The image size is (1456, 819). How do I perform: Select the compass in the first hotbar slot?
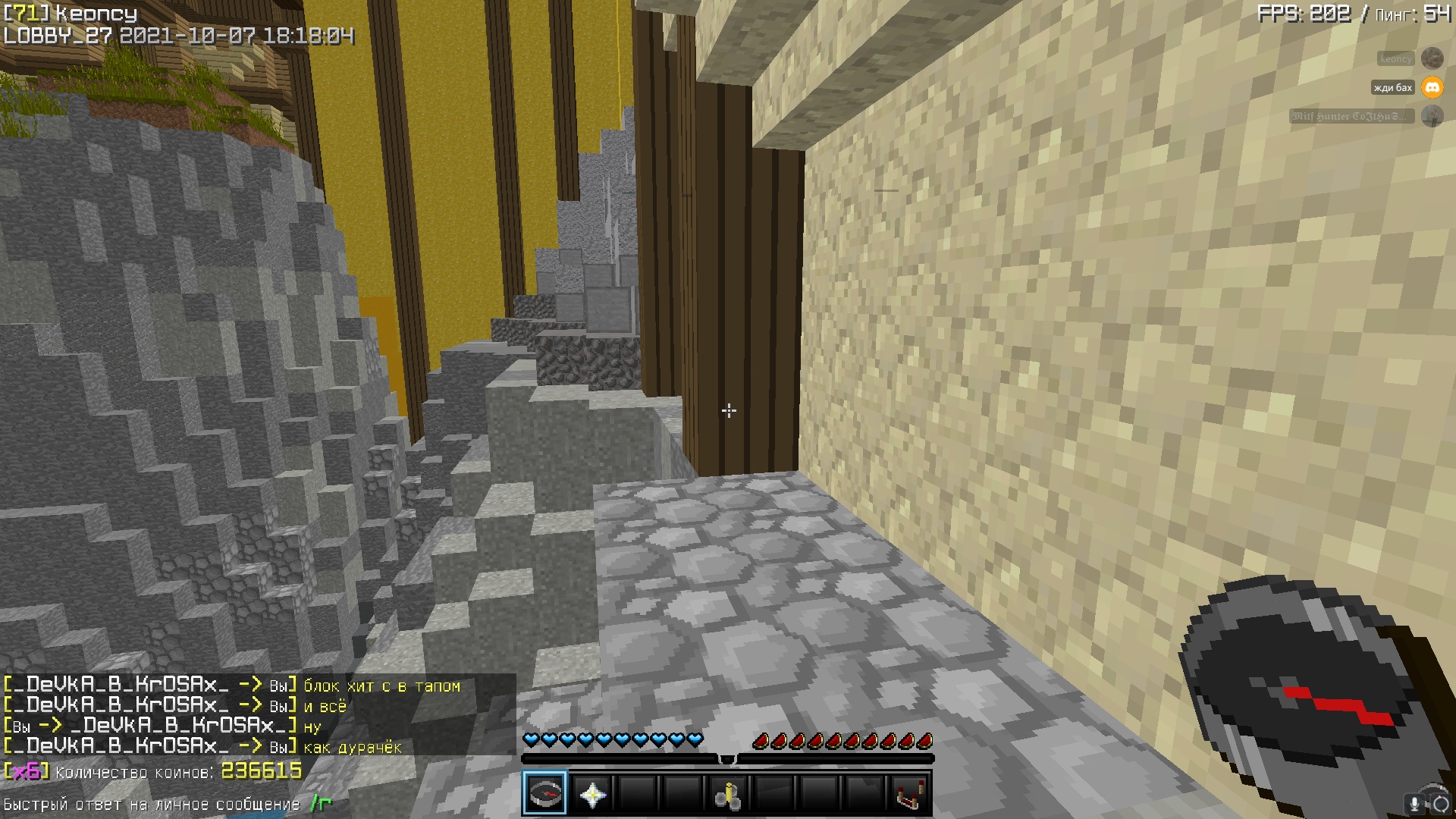point(546,793)
